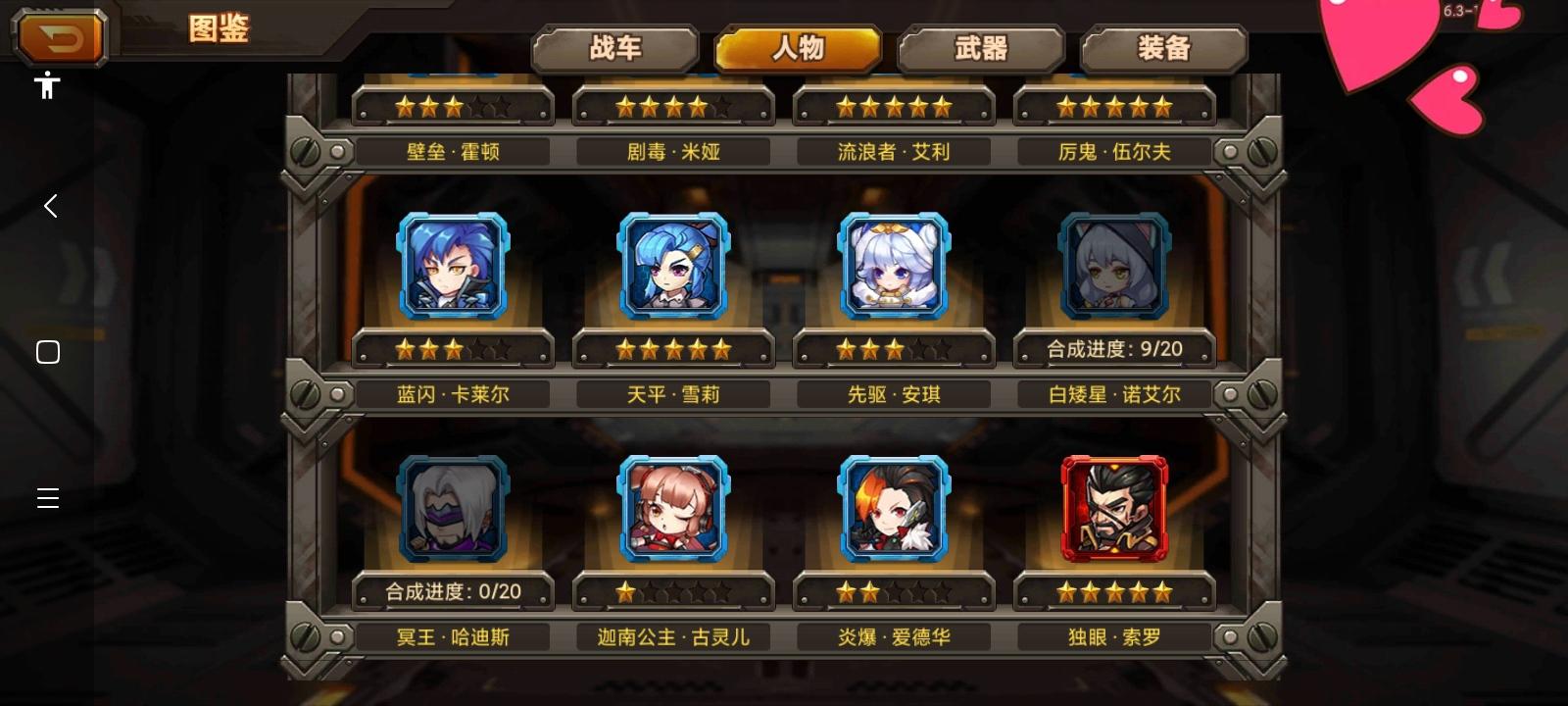Tap the 蓝闪·卡莱尔 character portrait icon
1568x706 pixels.
click(455, 265)
